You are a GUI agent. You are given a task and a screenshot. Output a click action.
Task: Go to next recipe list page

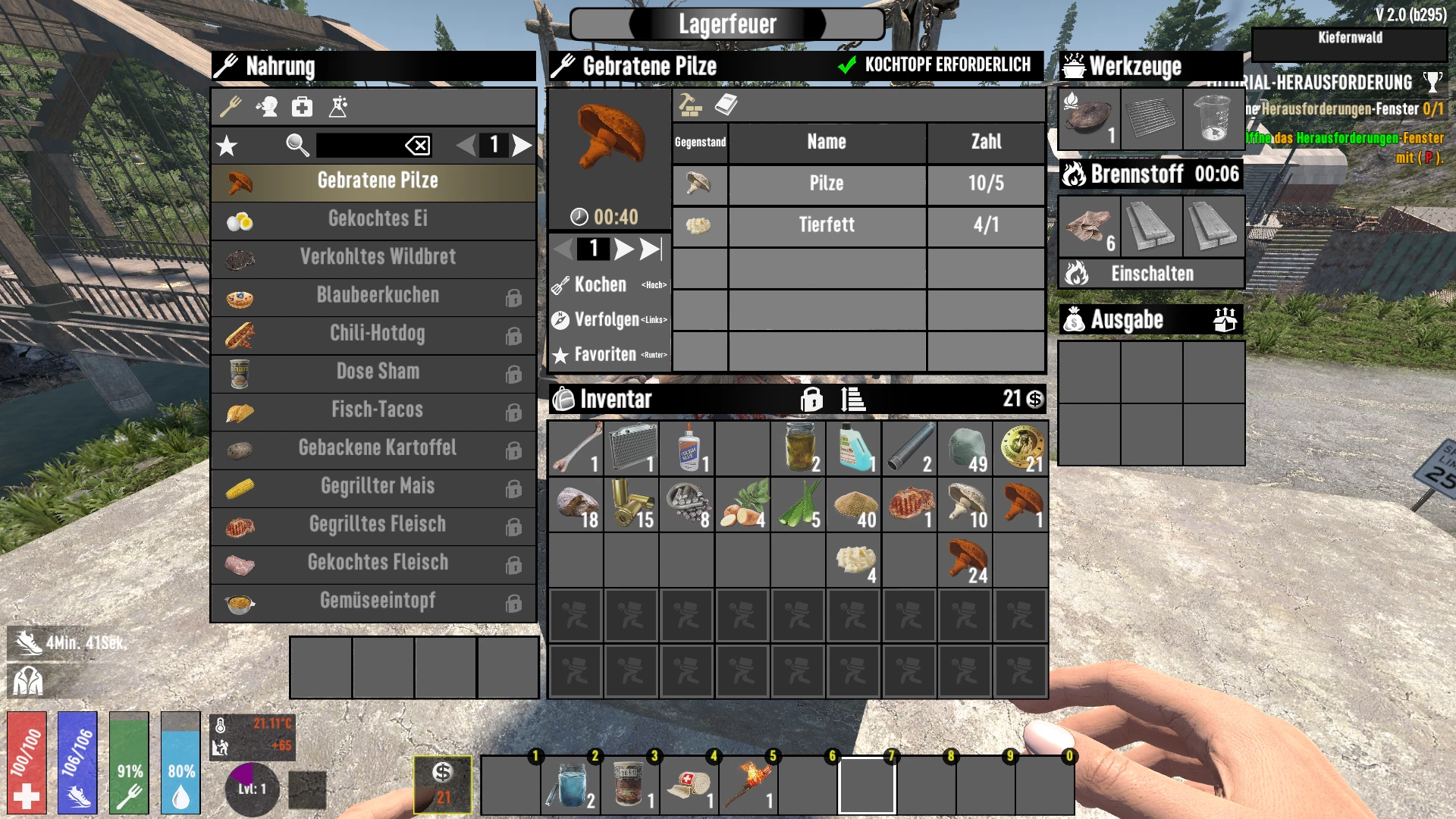pos(522,145)
